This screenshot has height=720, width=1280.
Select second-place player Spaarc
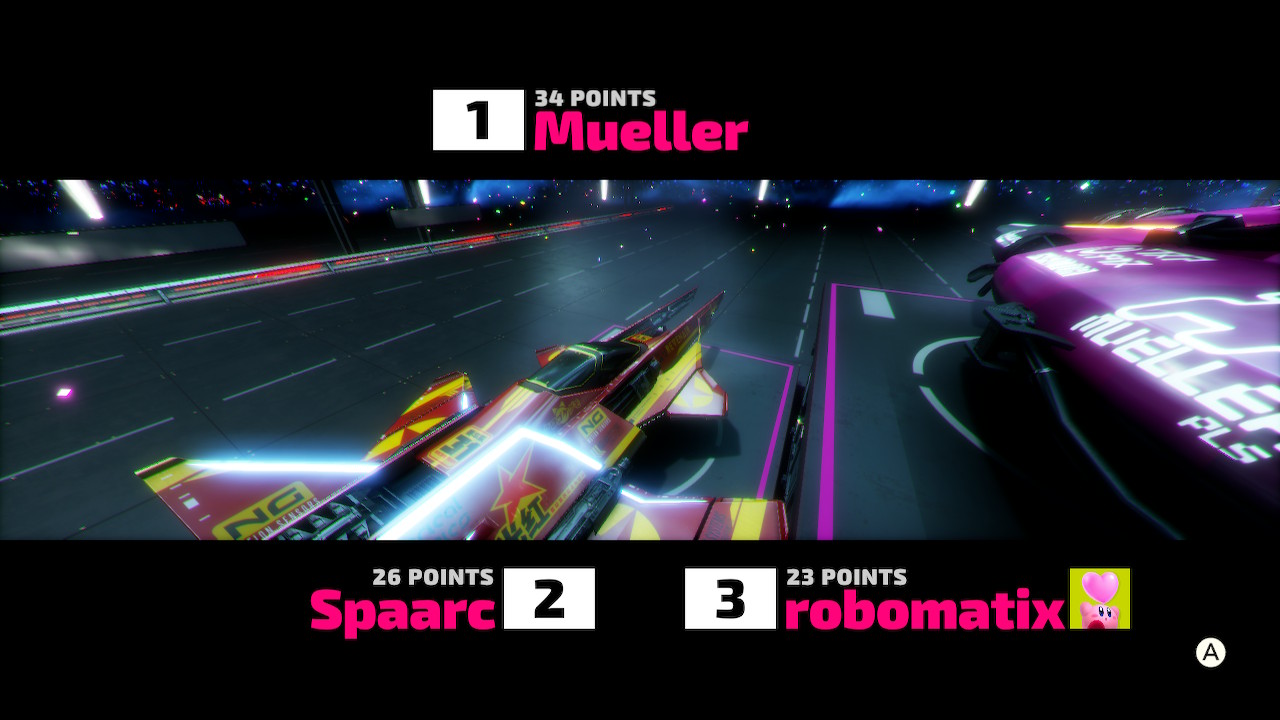pyautogui.click(x=403, y=609)
